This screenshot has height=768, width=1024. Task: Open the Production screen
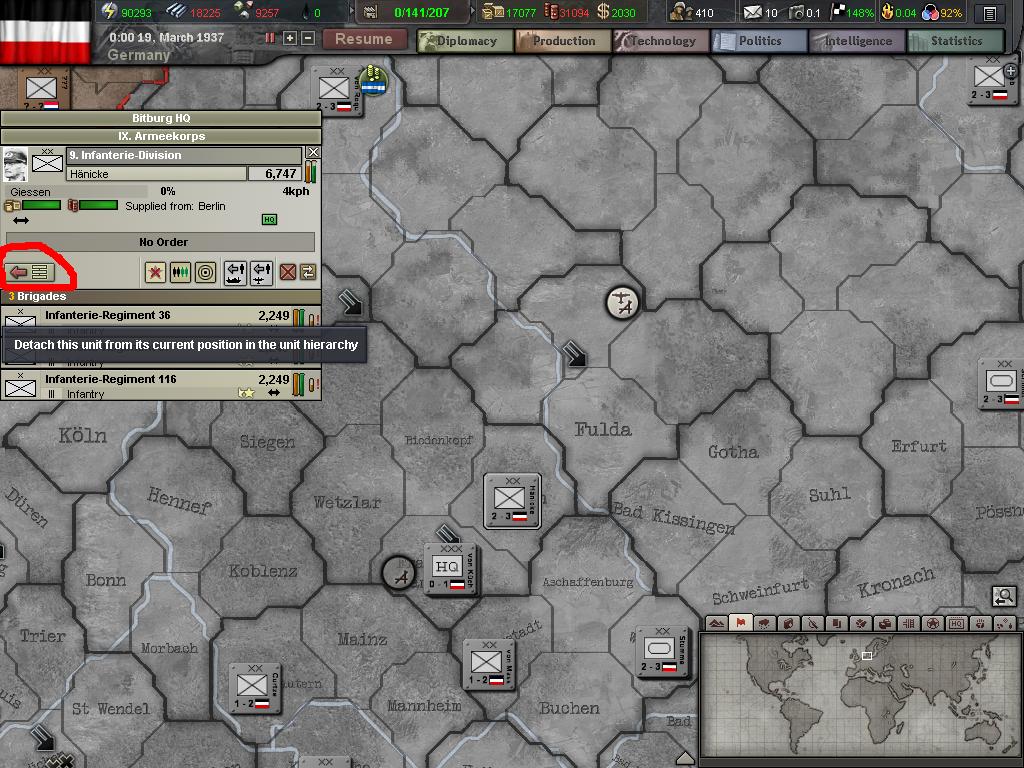[564, 41]
